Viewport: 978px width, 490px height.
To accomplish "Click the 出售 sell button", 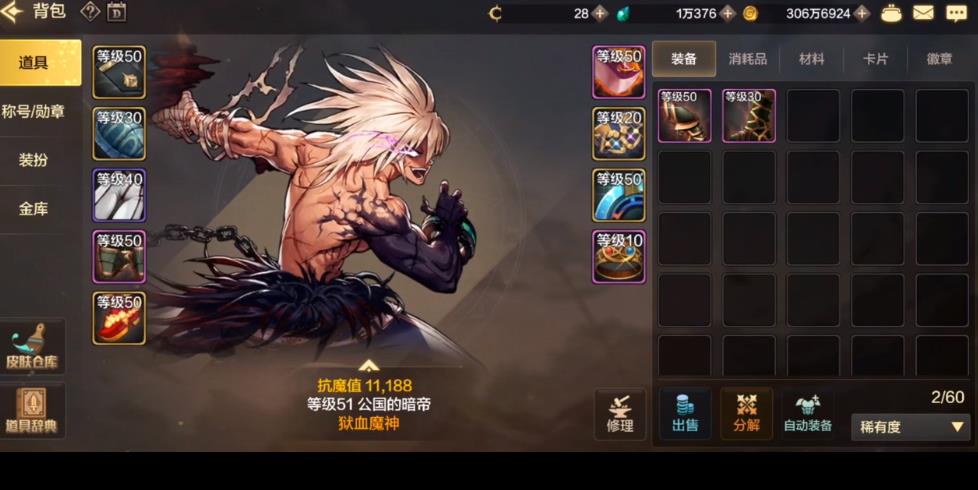I will click(685, 413).
